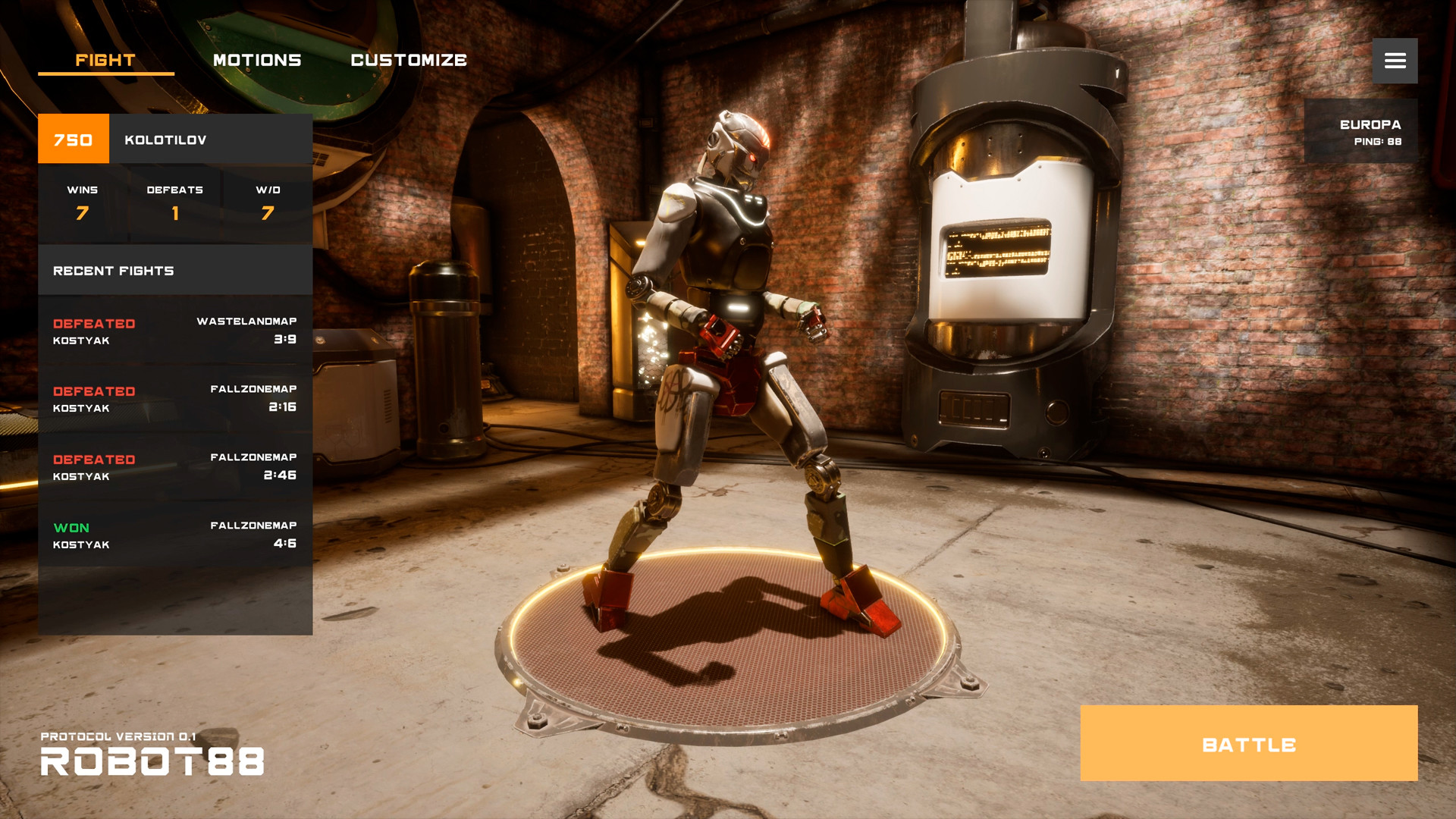Click the DEFEATS counter showing 1
The image size is (1456, 819).
[x=175, y=203]
